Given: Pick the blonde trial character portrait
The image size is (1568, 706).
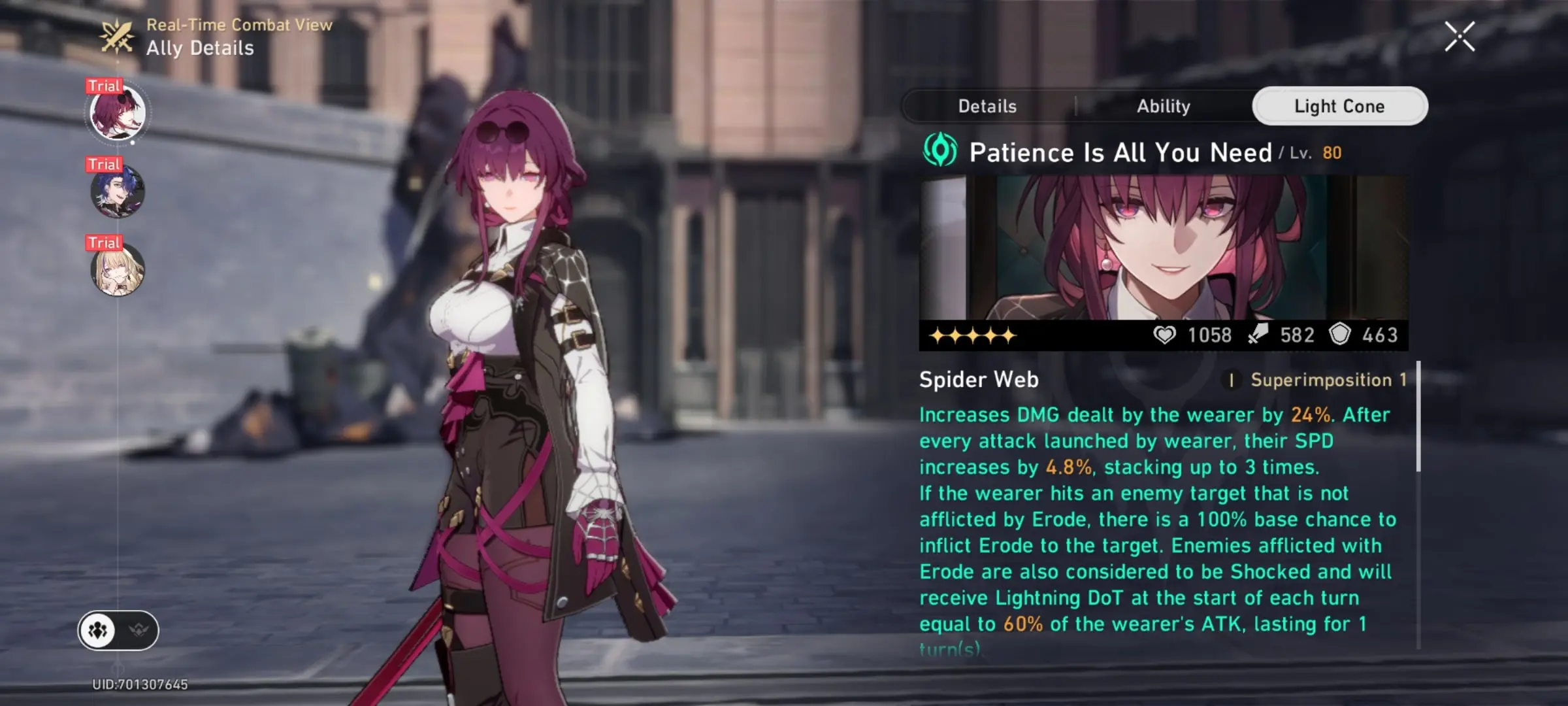Looking at the screenshot, I should (x=118, y=269).
